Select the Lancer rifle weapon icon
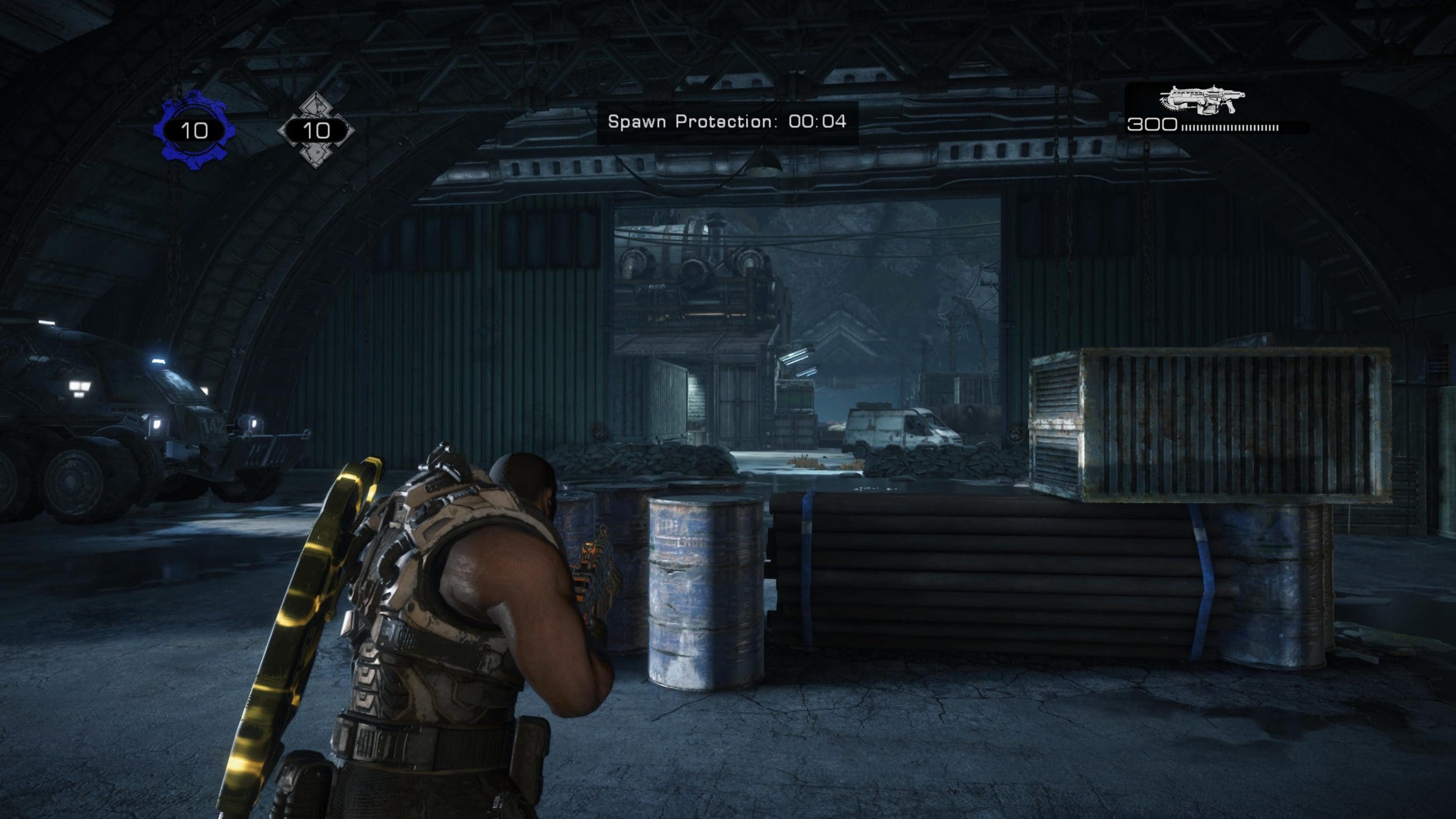Viewport: 1456px width, 819px height. pyautogui.click(x=1202, y=100)
